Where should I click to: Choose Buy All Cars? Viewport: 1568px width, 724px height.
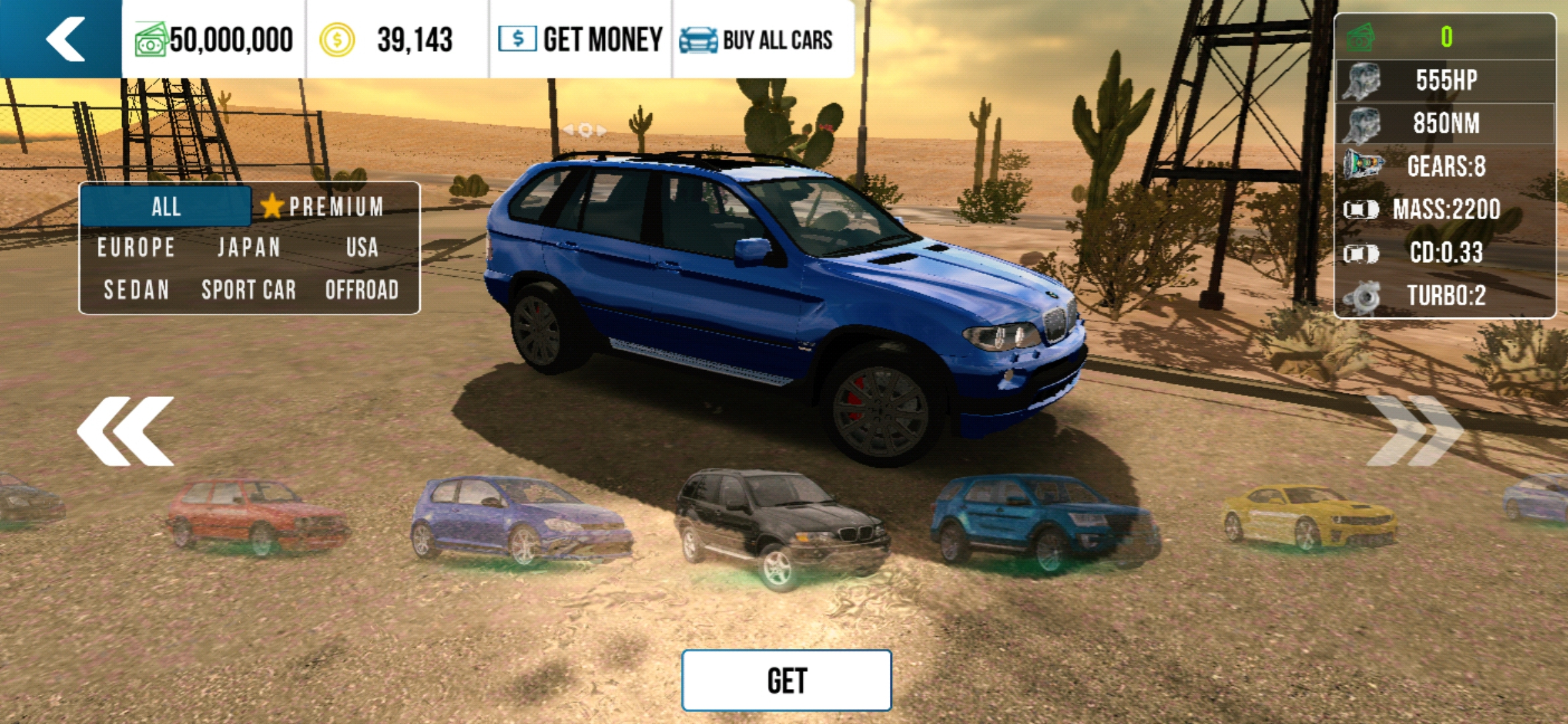757,40
